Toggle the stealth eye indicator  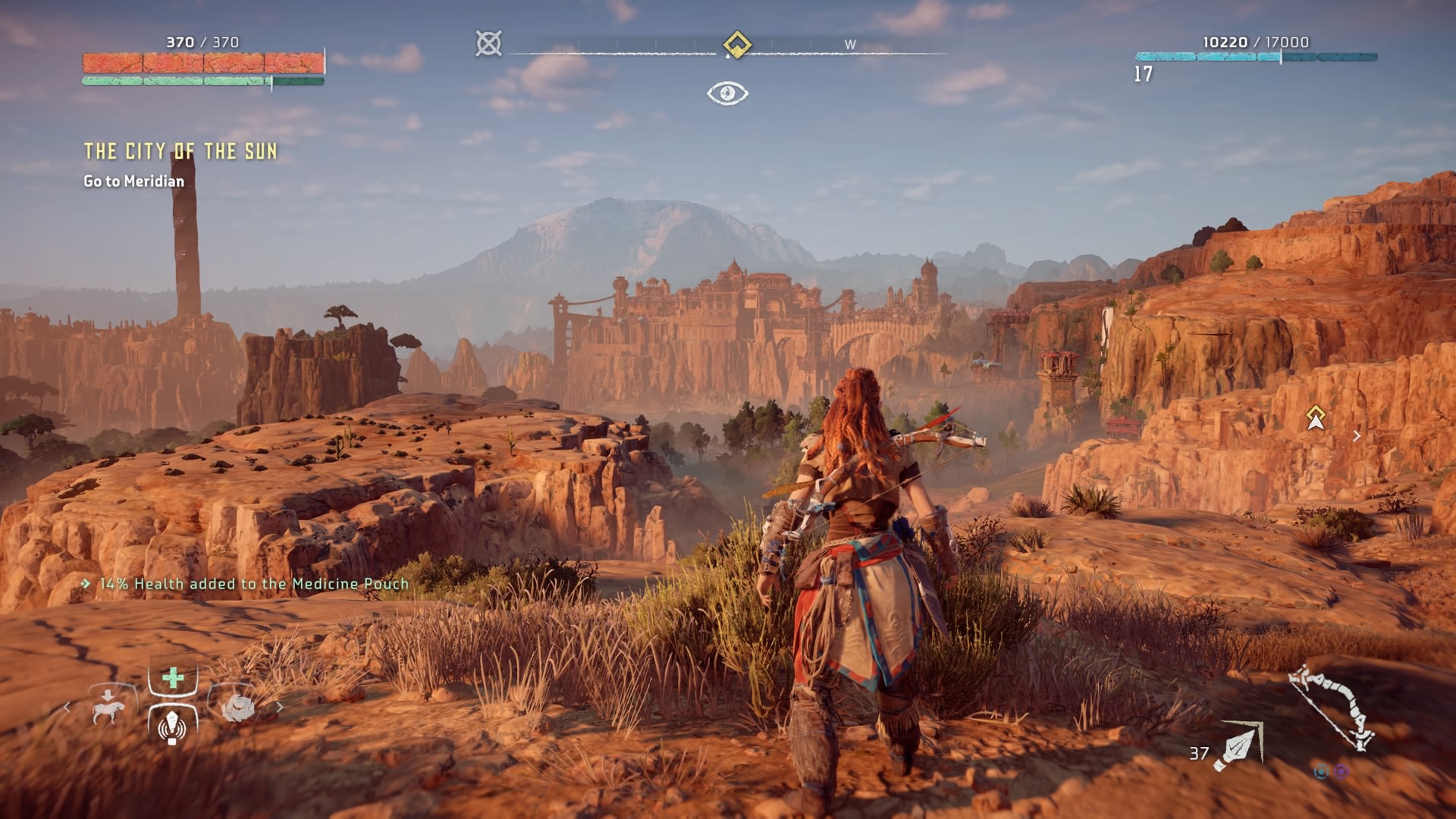[x=727, y=93]
